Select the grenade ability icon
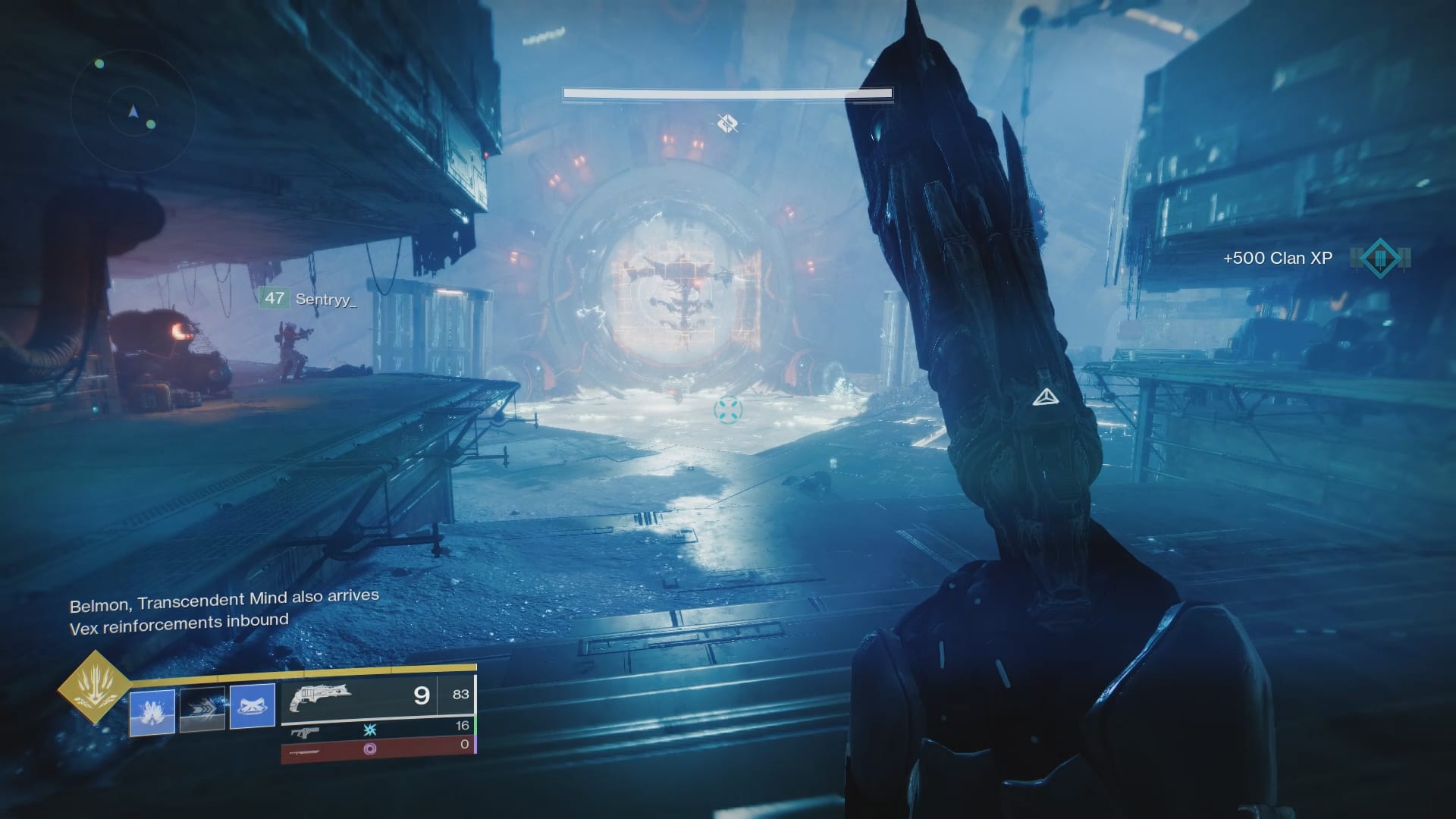1456x819 pixels. point(152,712)
